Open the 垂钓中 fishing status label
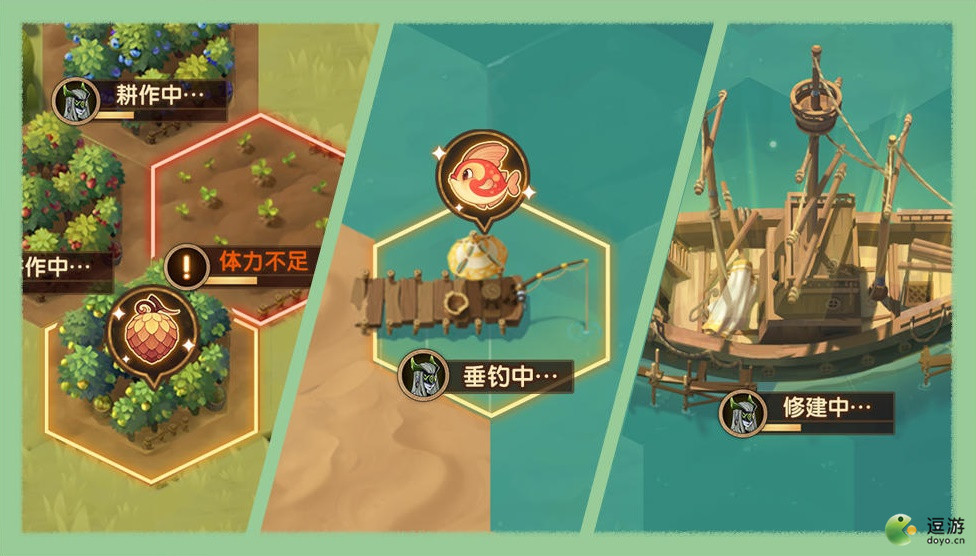 click(x=490, y=376)
